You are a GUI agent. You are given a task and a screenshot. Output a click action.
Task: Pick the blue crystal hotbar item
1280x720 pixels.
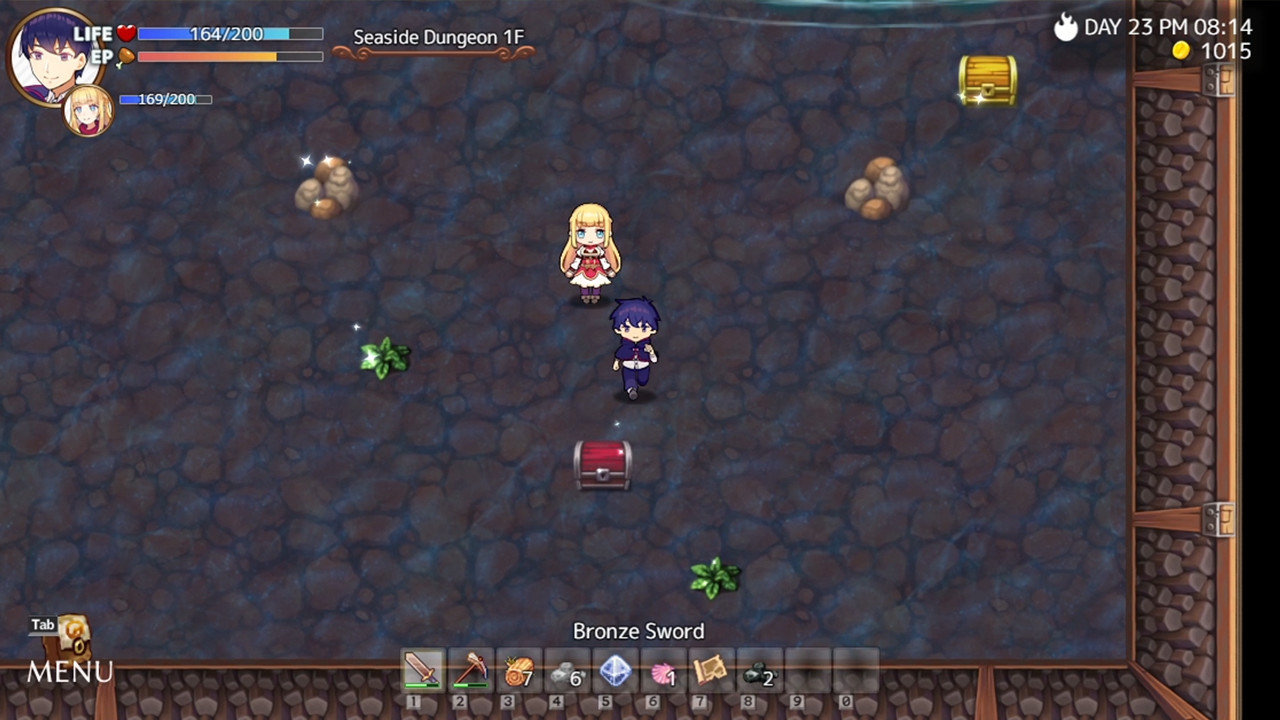point(614,670)
